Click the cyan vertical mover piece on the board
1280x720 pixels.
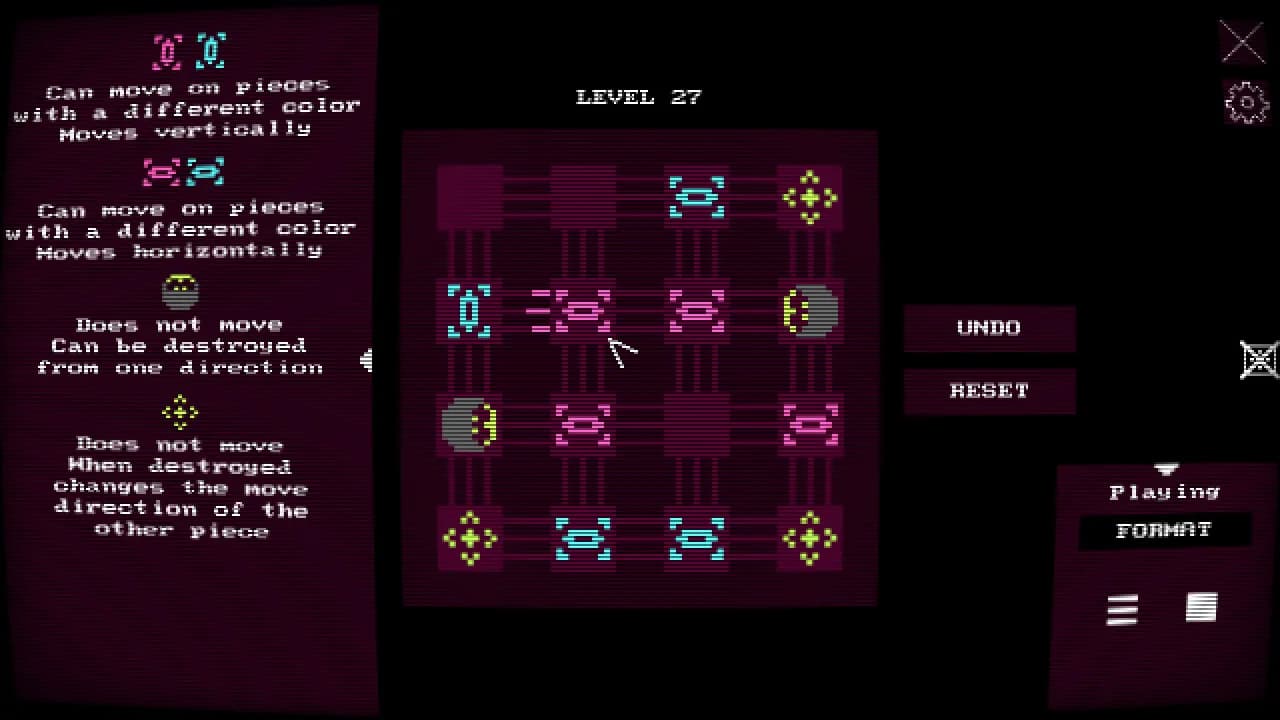pyautogui.click(x=469, y=311)
